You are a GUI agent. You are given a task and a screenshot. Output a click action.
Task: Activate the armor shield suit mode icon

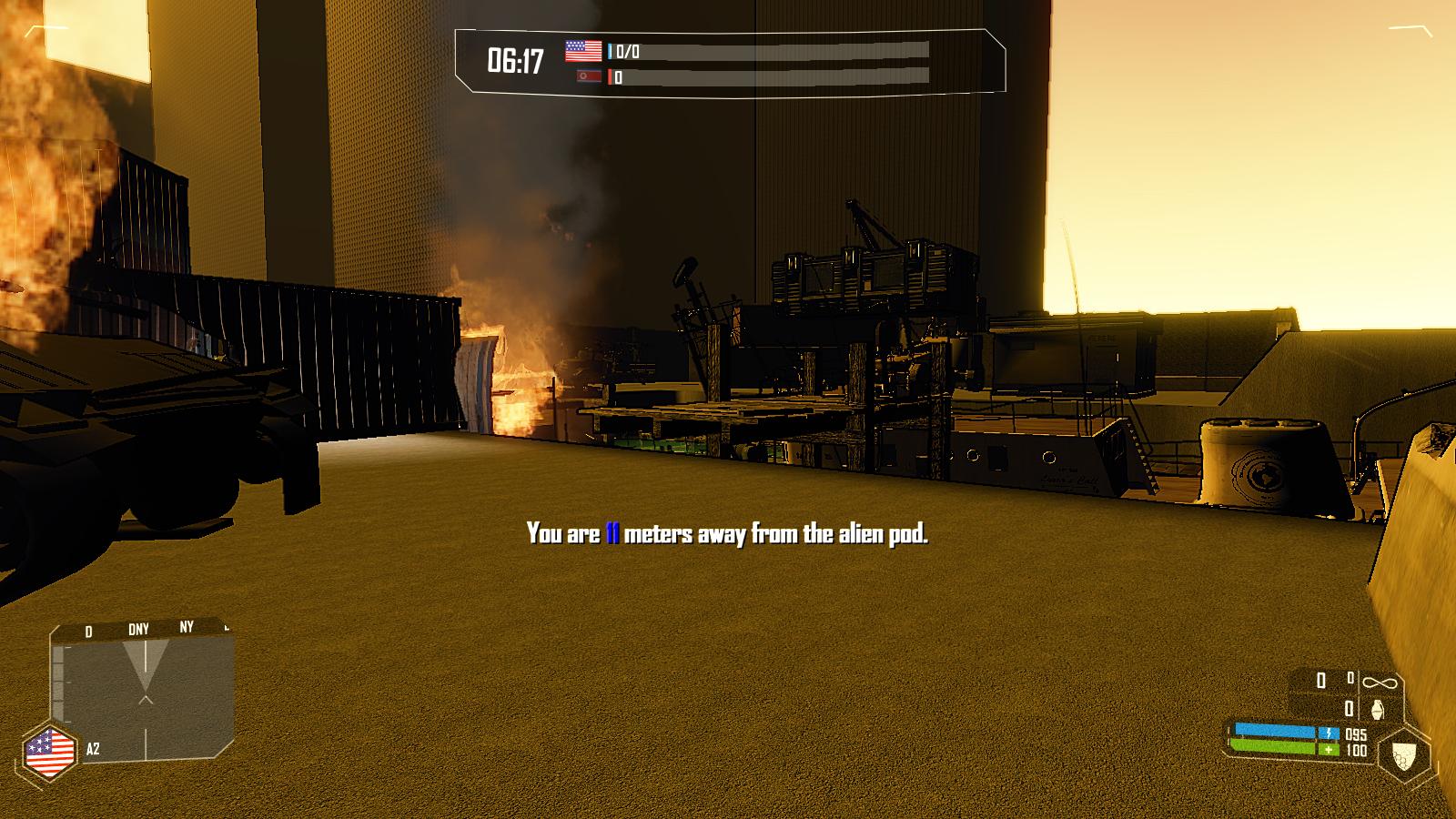(1406, 755)
